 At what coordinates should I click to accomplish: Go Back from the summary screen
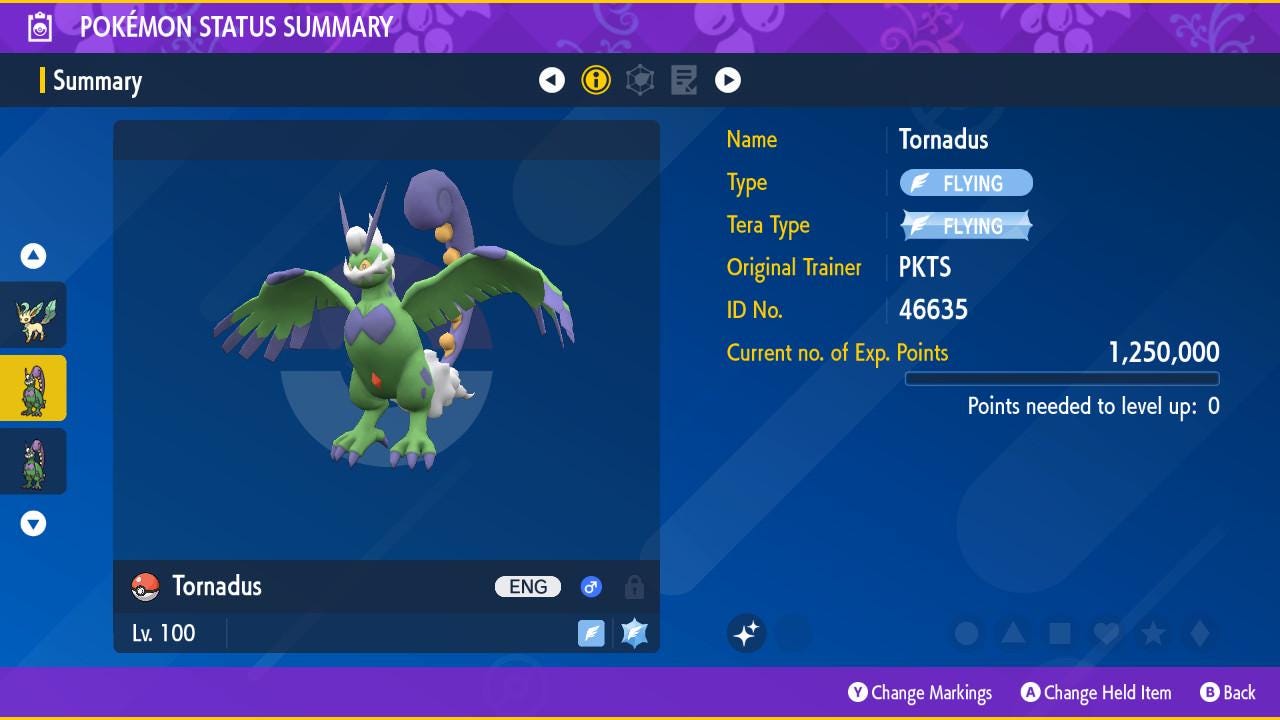(x=1228, y=693)
